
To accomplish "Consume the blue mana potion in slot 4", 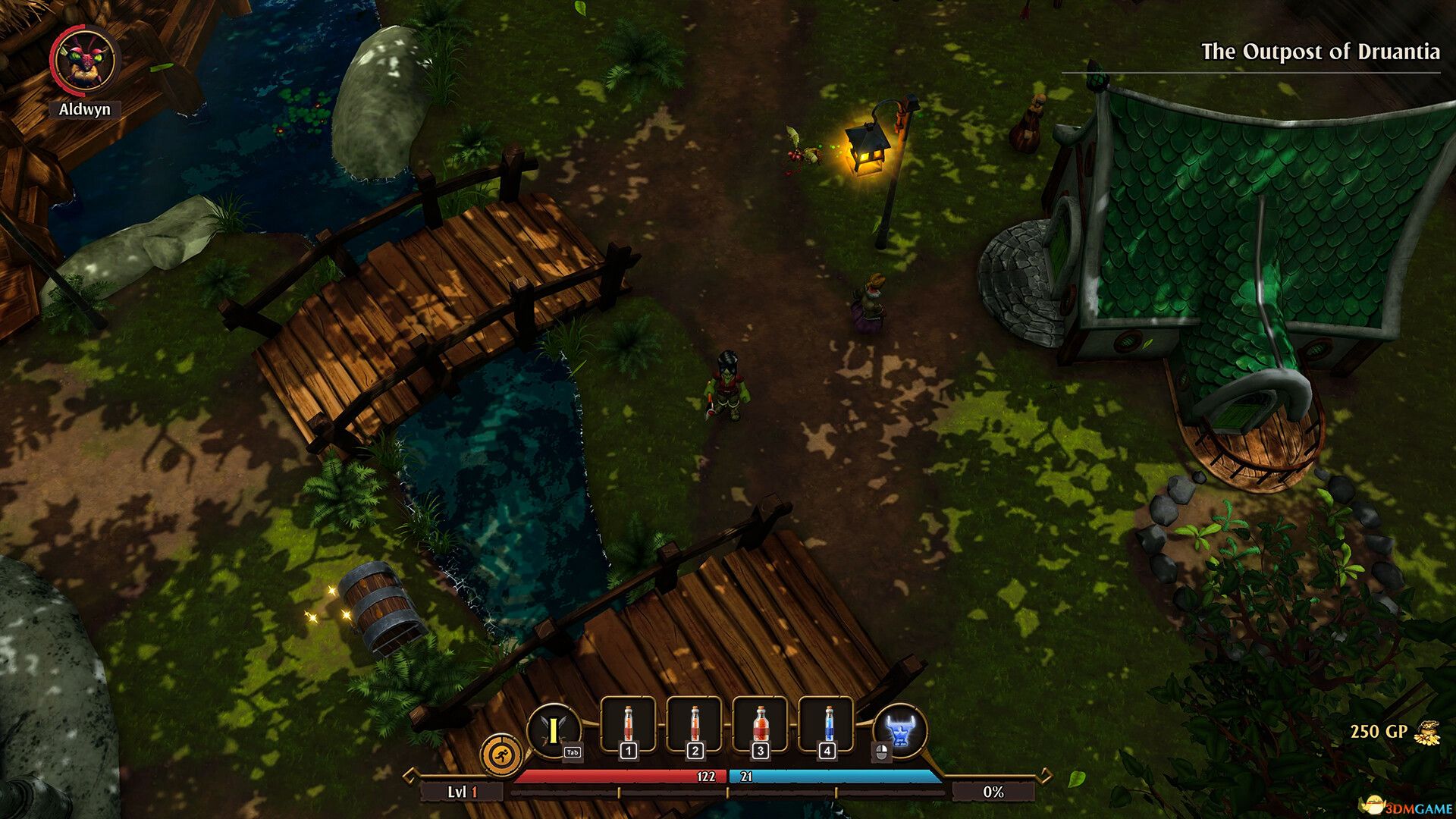I will (827, 725).
